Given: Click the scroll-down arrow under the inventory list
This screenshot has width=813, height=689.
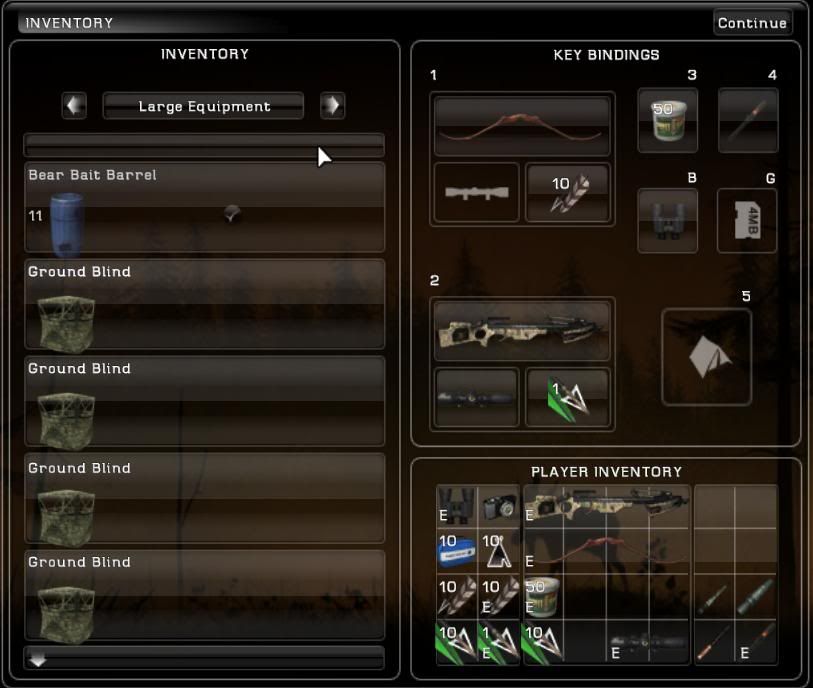Looking at the screenshot, I should click(38, 660).
